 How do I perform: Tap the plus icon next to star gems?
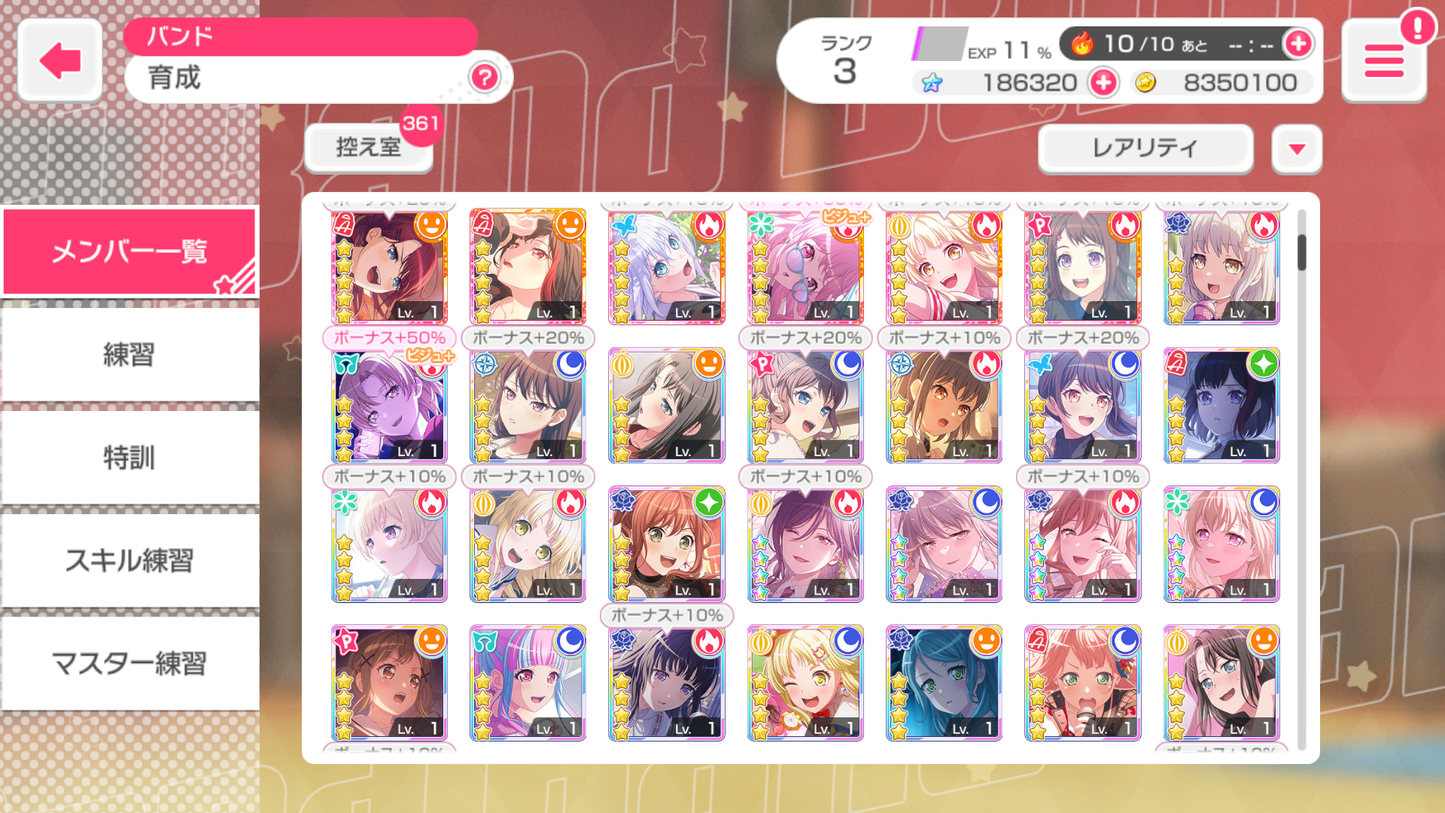pos(1103,83)
